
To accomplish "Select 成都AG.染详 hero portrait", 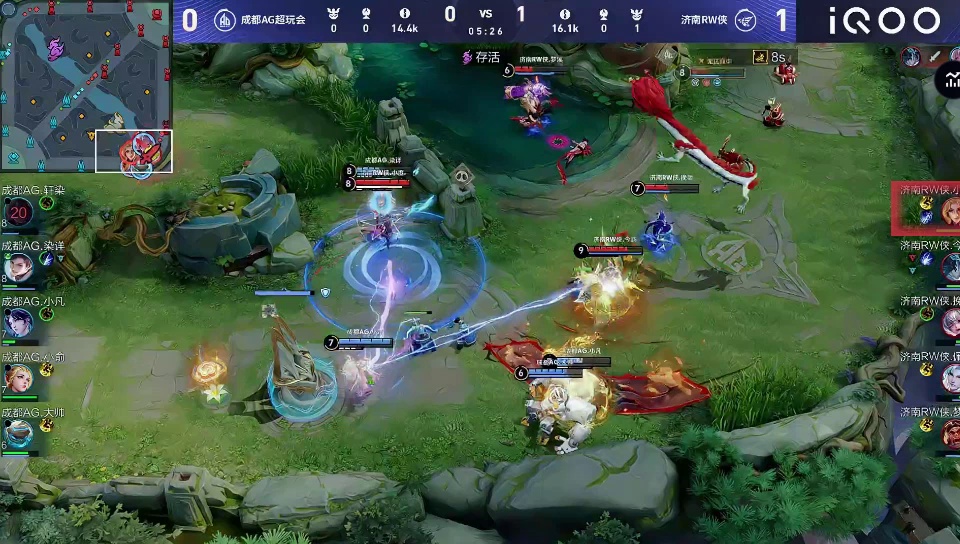I will pos(19,267).
